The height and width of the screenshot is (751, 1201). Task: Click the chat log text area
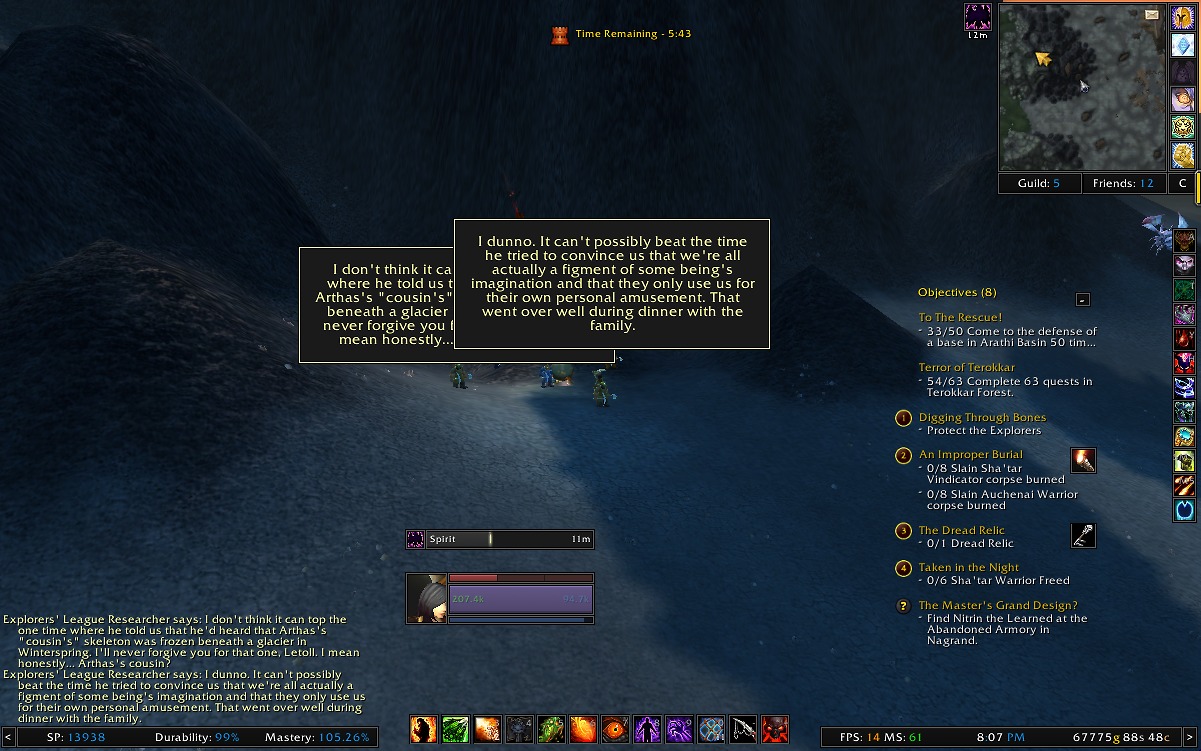185,668
